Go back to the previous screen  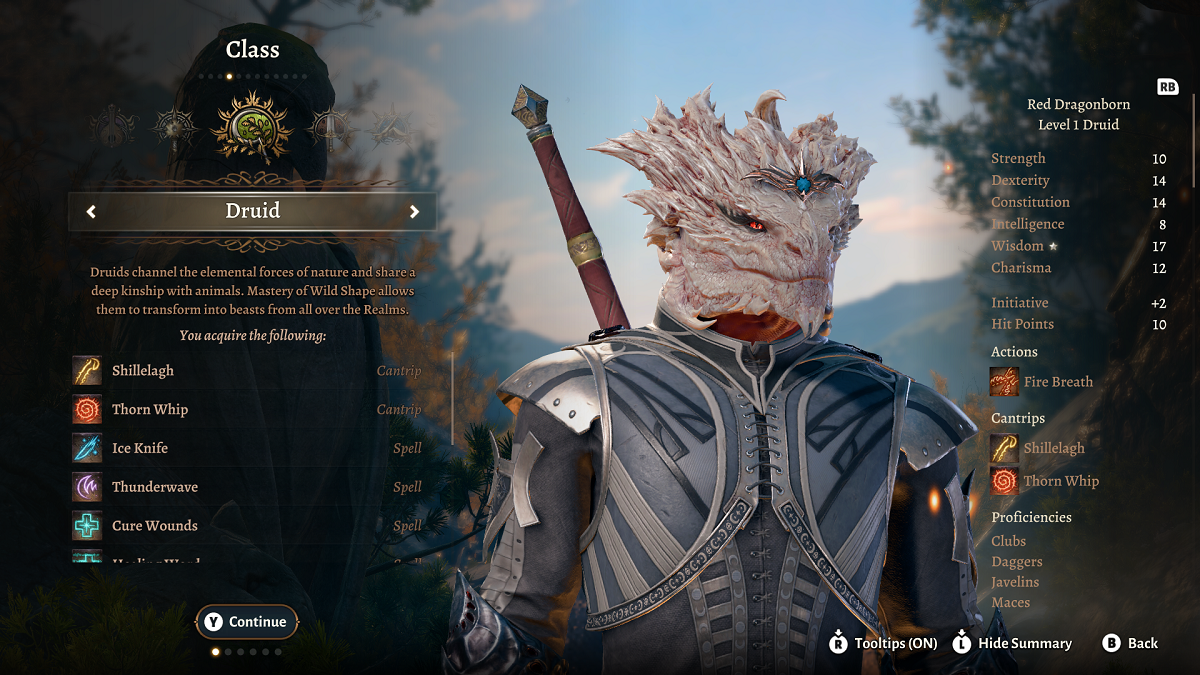(x=1130, y=643)
